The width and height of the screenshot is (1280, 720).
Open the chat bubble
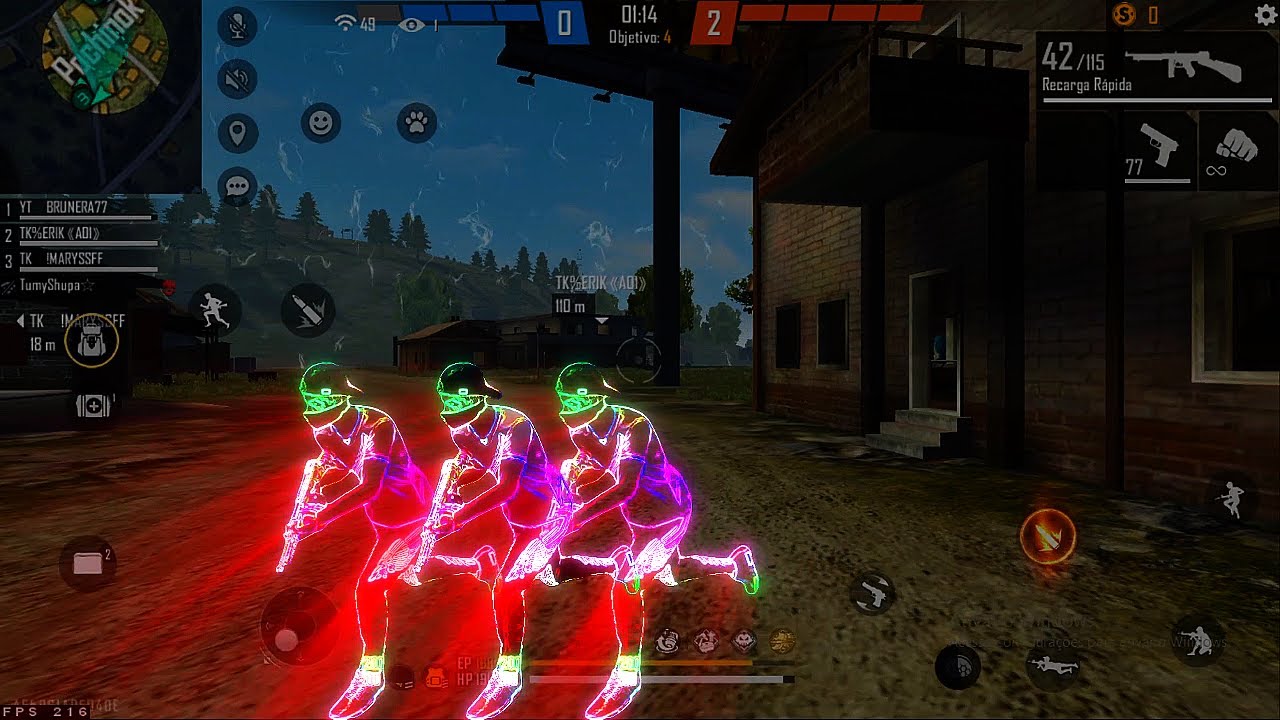coord(237,186)
